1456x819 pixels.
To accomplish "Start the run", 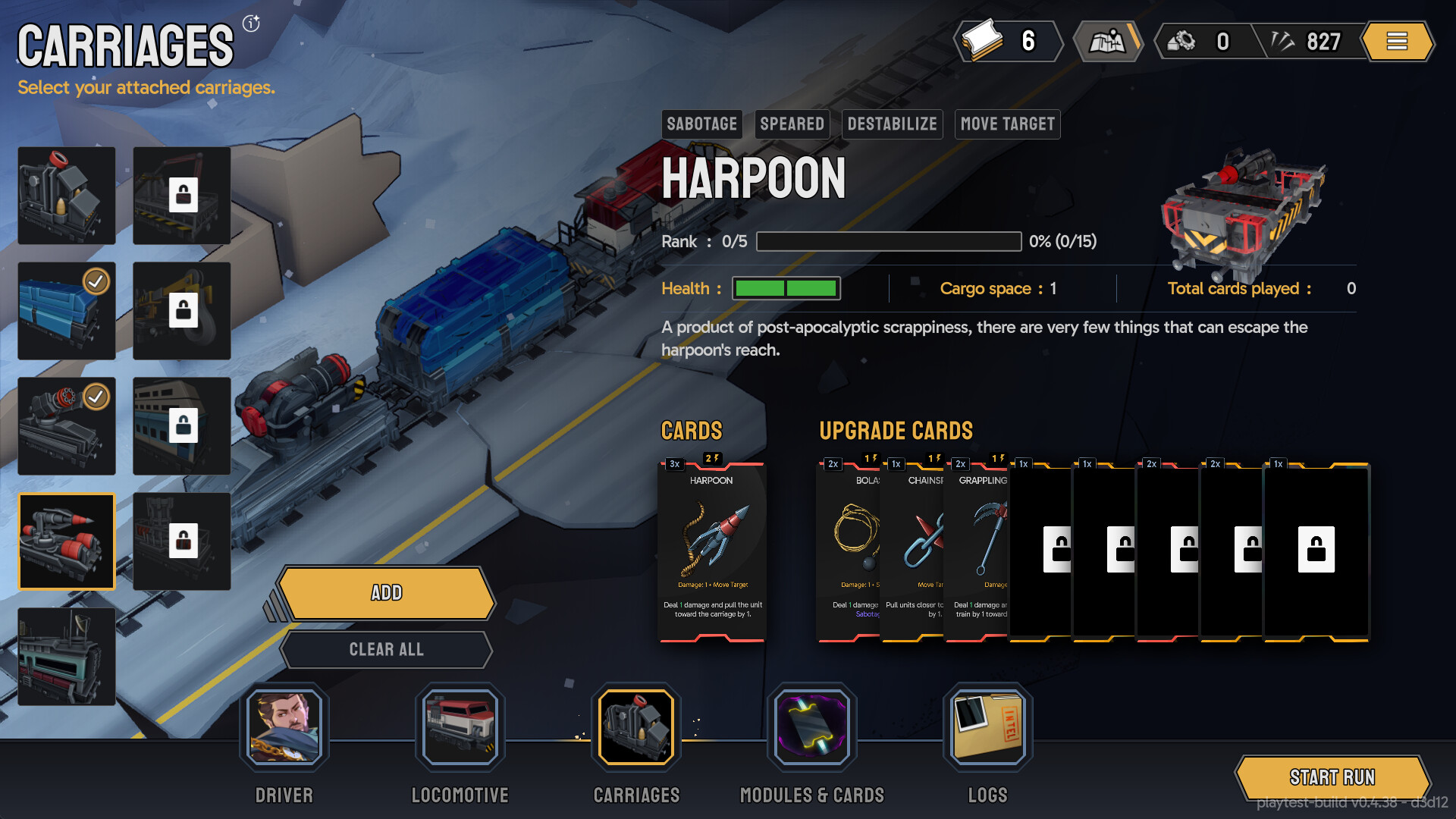I will click(1332, 777).
